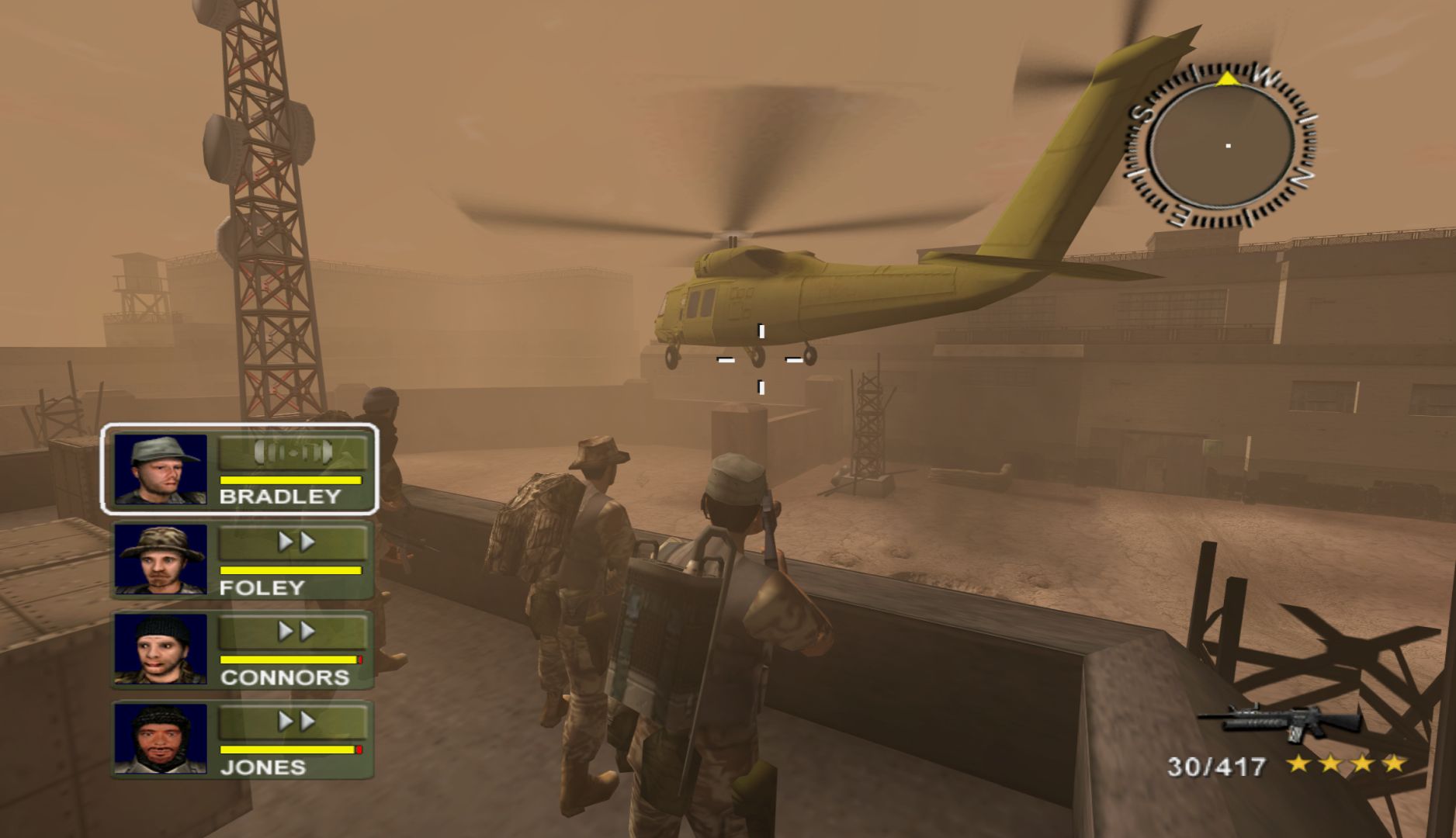The width and height of the screenshot is (1456, 838).
Task: Select Bradley's squad portrait
Action: tap(161, 469)
